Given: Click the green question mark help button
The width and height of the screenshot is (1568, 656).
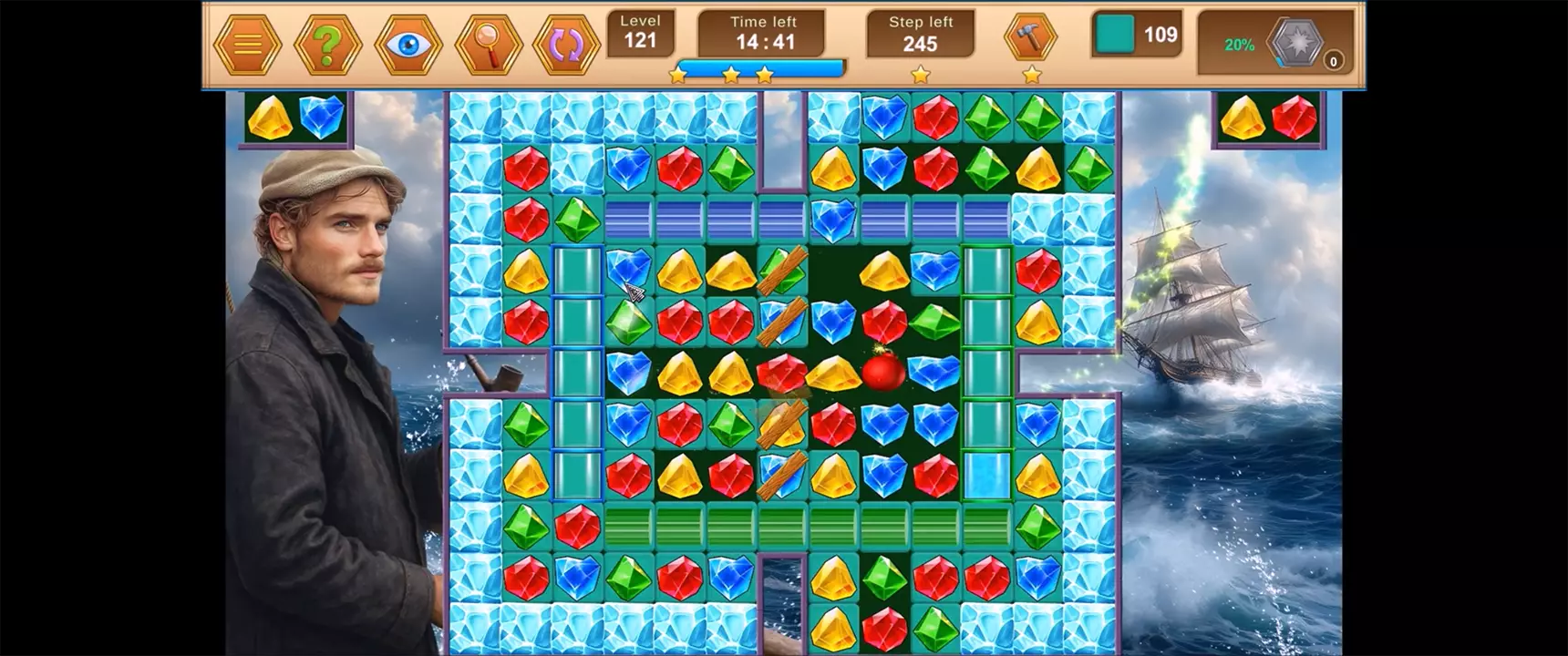Looking at the screenshot, I should click(x=327, y=45).
